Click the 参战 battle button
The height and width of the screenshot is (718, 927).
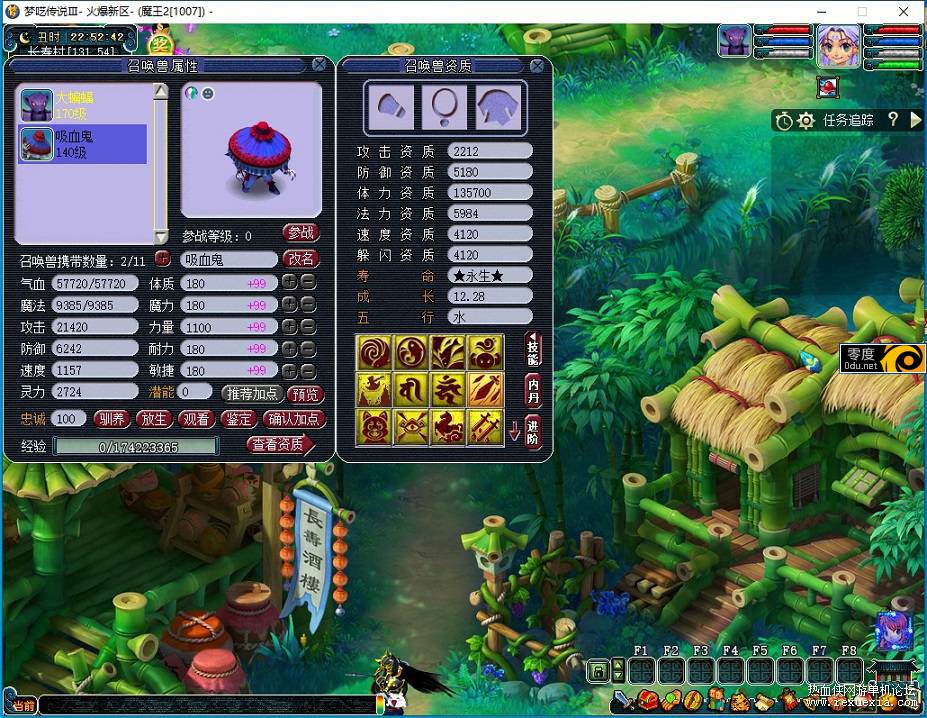click(301, 233)
